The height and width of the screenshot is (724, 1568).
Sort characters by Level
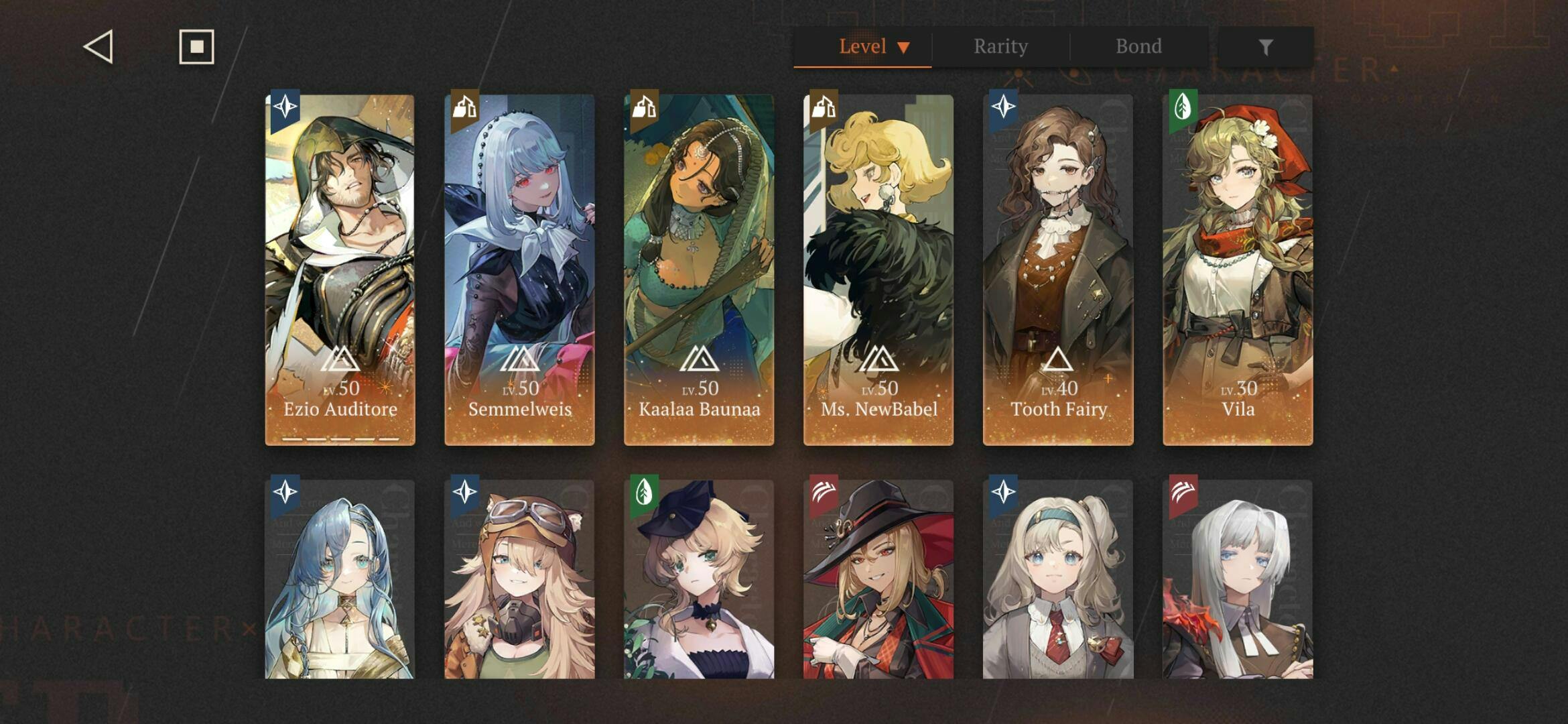(863, 47)
